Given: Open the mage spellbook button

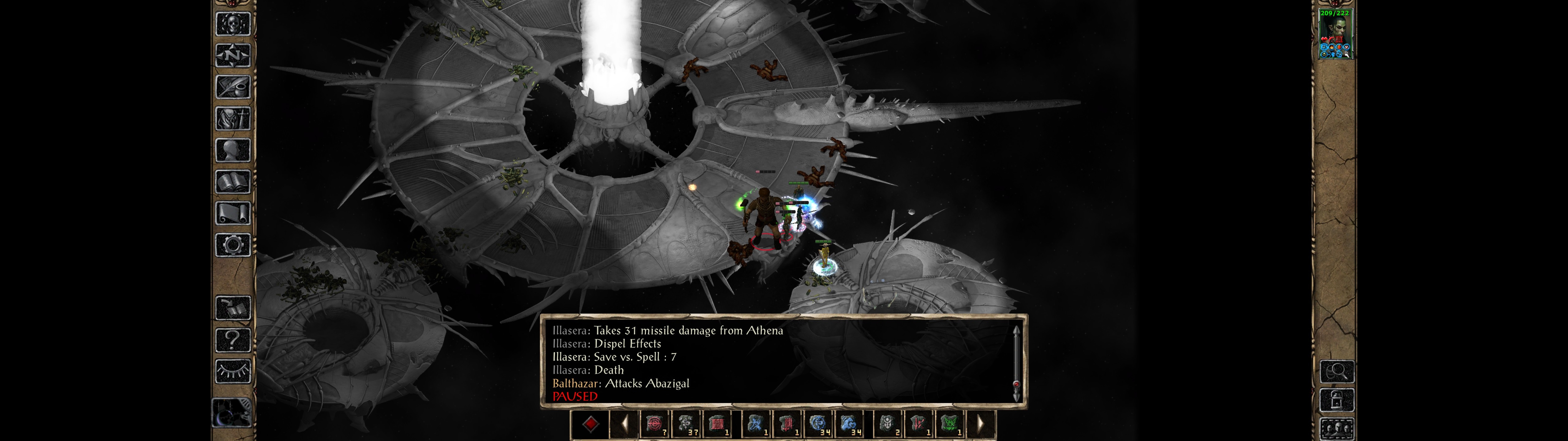Looking at the screenshot, I should pyautogui.click(x=232, y=182).
